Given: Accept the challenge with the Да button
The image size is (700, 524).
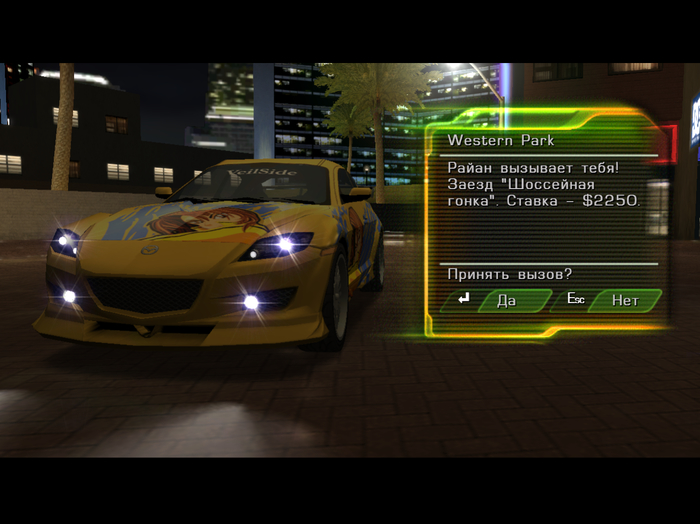Looking at the screenshot, I should (510, 300).
